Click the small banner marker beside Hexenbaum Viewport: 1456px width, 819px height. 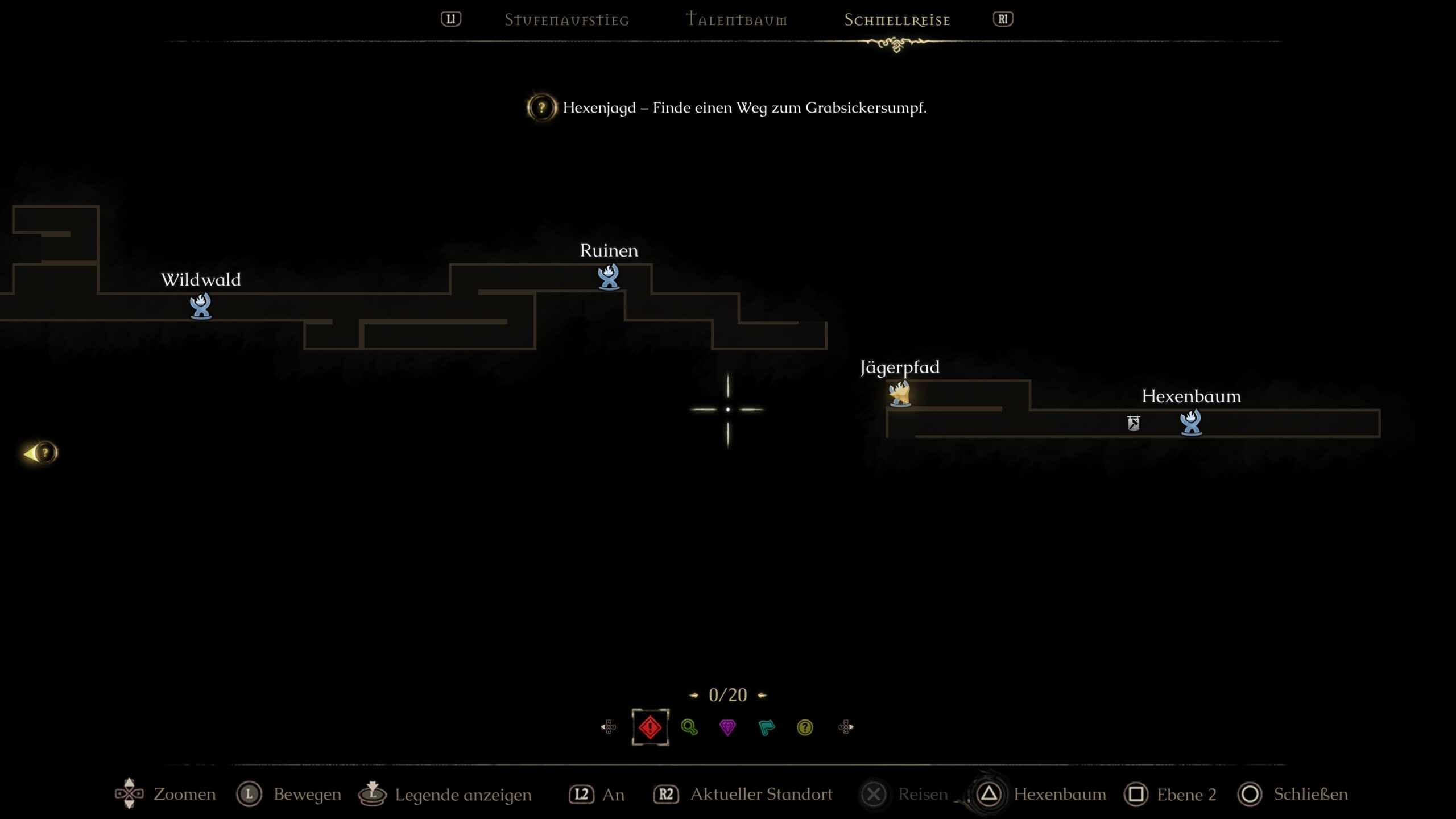tap(1134, 423)
